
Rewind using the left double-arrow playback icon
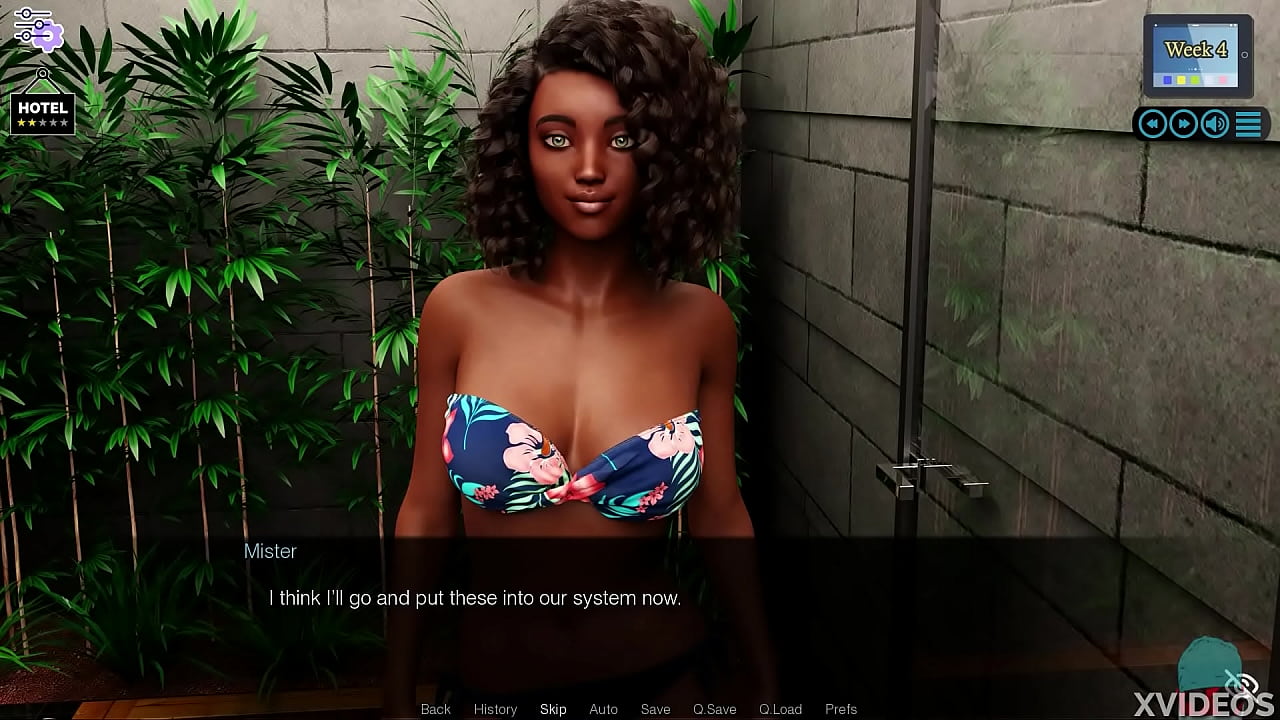pyautogui.click(x=1151, y=123)
